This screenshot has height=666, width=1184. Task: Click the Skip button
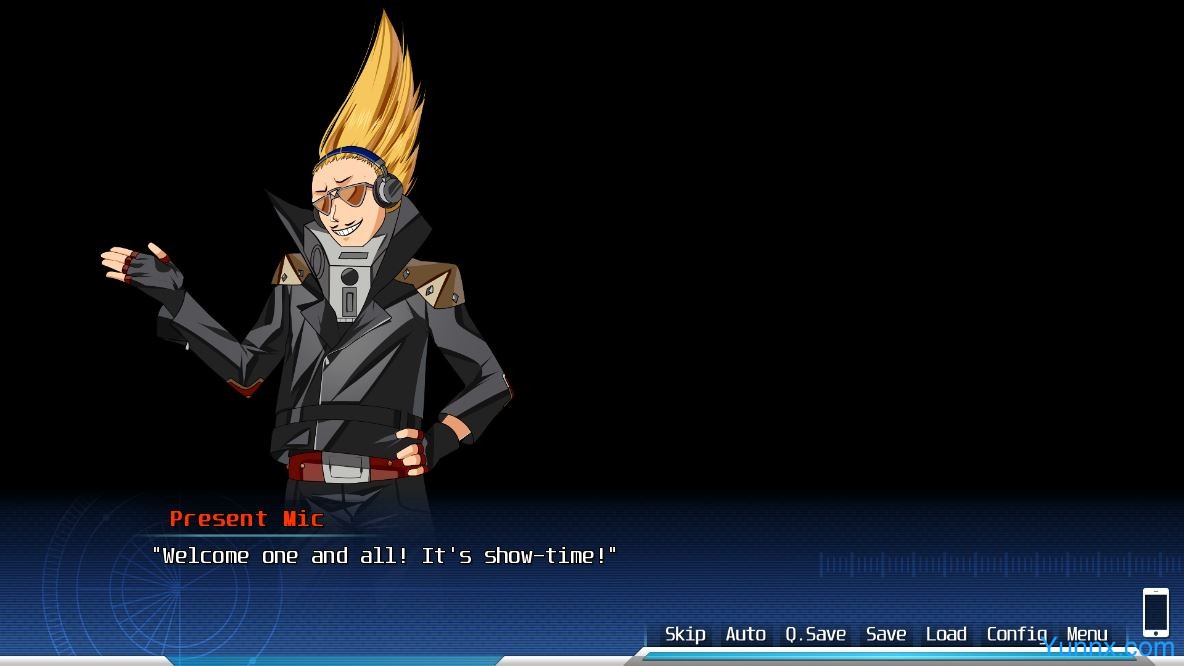(685, 634)
